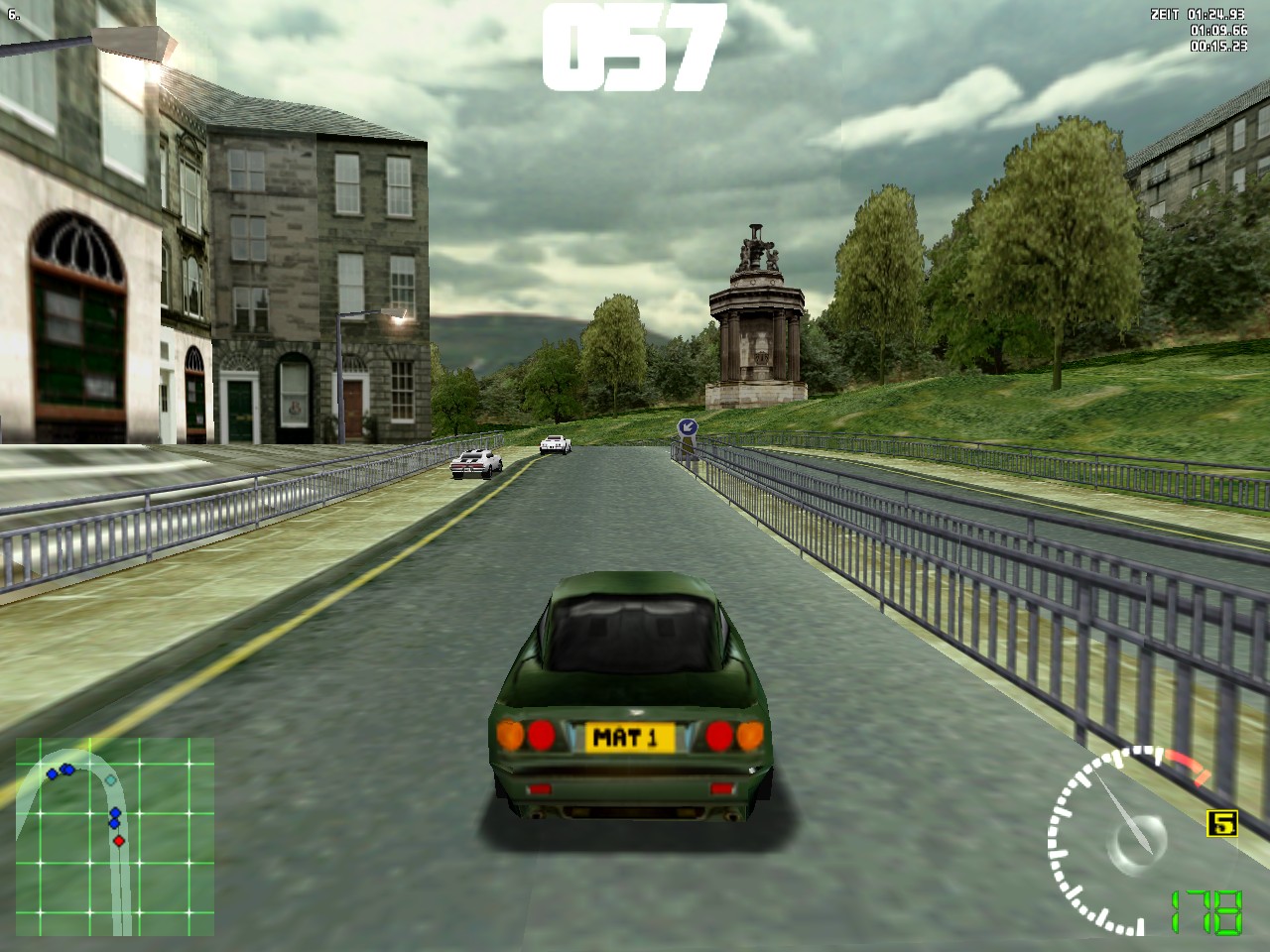Screen dimensions: 1270x952
Task: Click the checkpoint diamond marker on the minimap
Action: (110, 780)
